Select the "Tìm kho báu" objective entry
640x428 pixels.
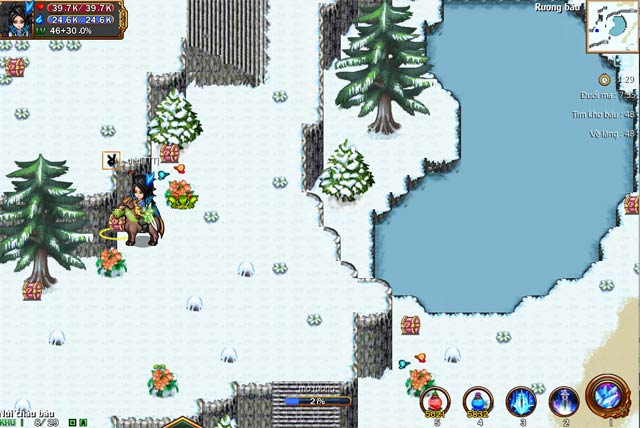tap(600, 115)
